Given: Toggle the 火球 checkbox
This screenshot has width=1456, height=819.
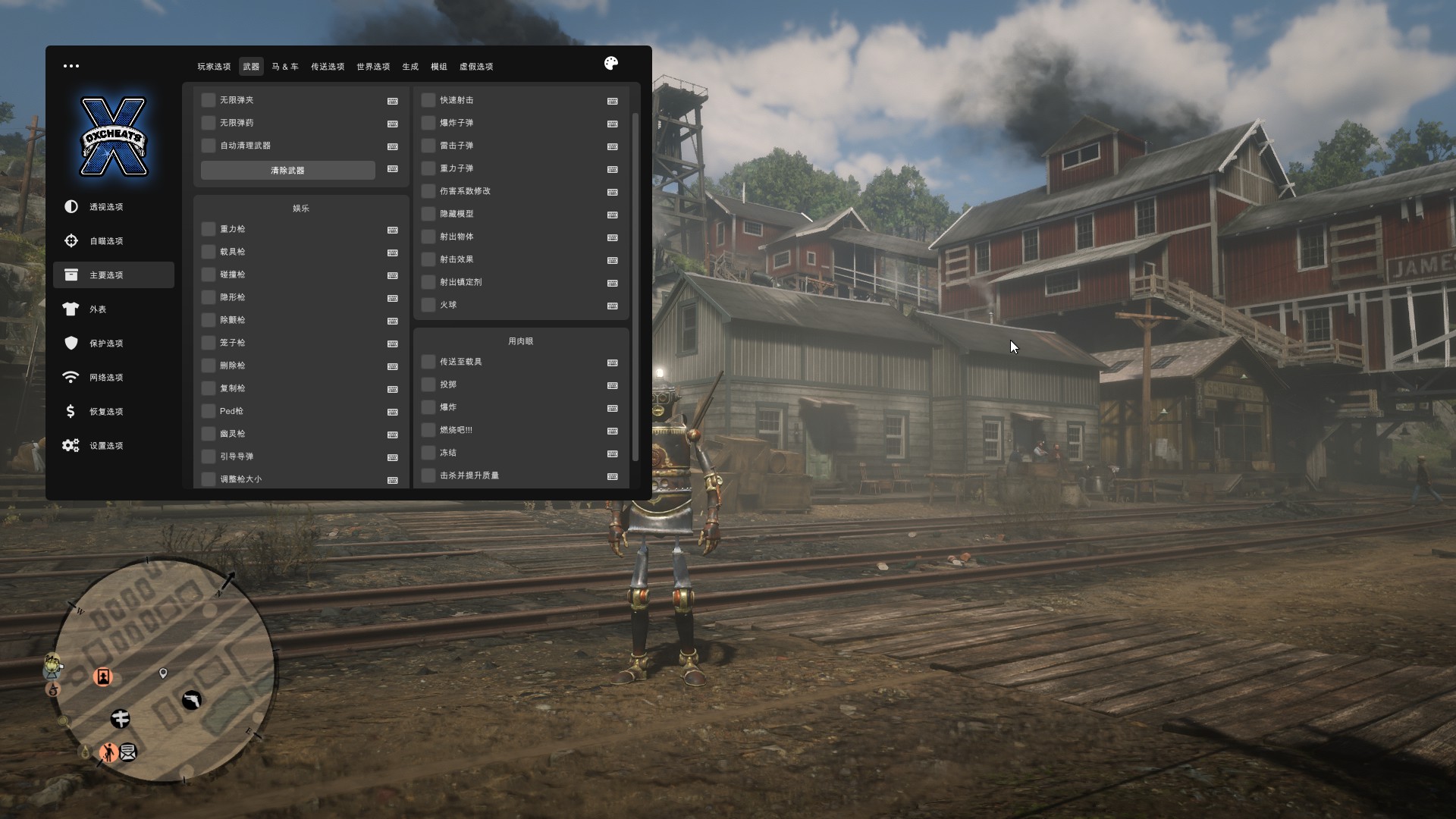Looking at the screenshot, I should (428, 305).
